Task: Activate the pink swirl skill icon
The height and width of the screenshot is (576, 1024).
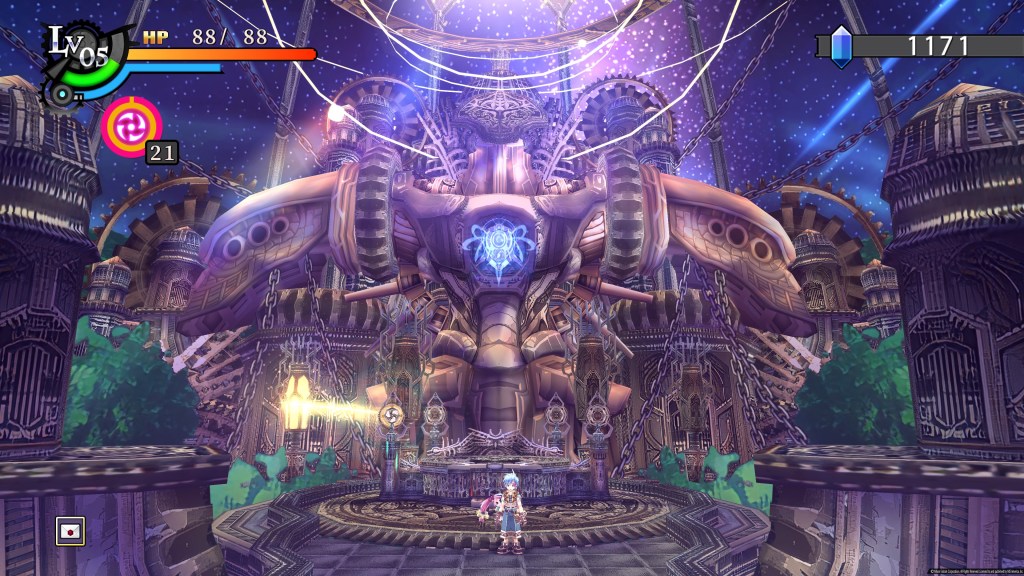Action: coord(131,126)
